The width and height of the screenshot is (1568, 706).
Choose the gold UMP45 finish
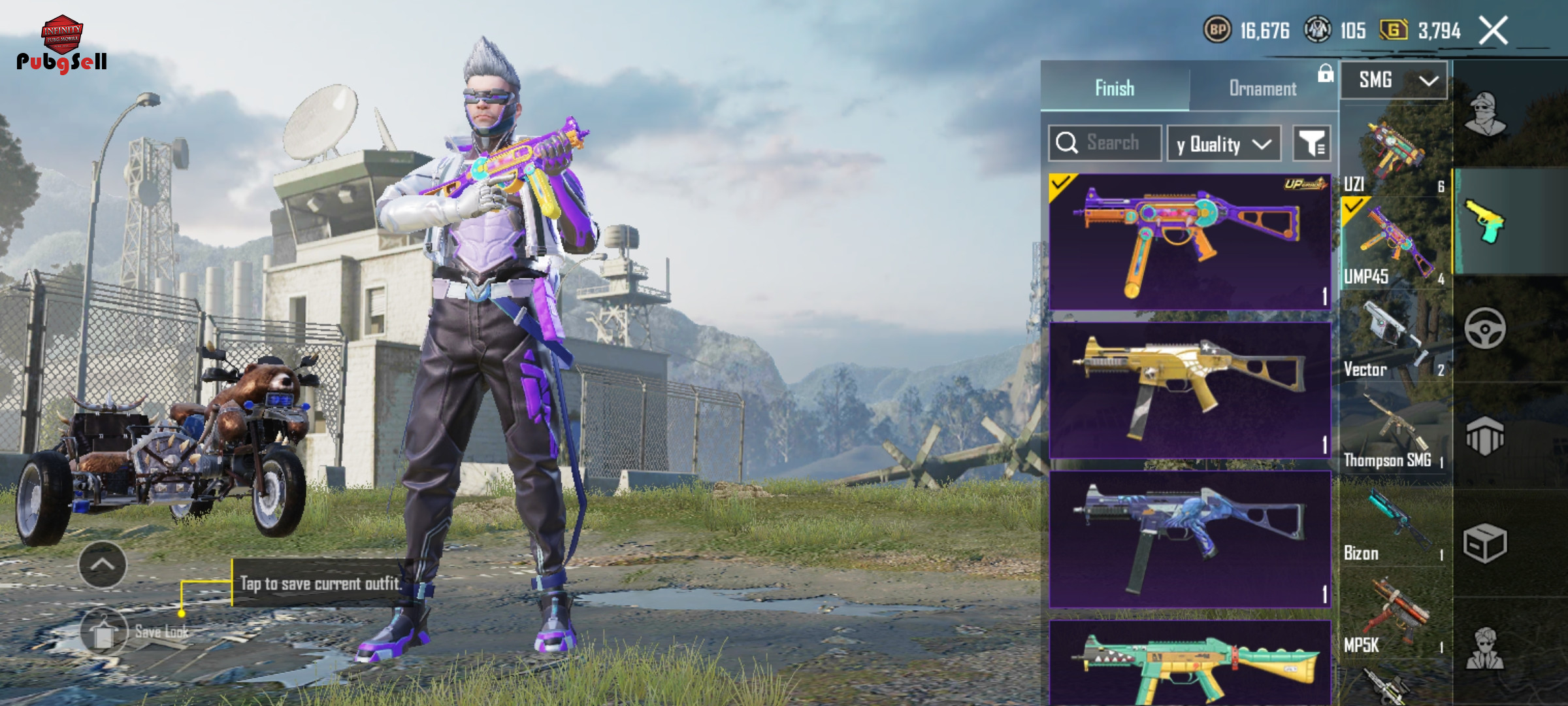point(1189,390)
